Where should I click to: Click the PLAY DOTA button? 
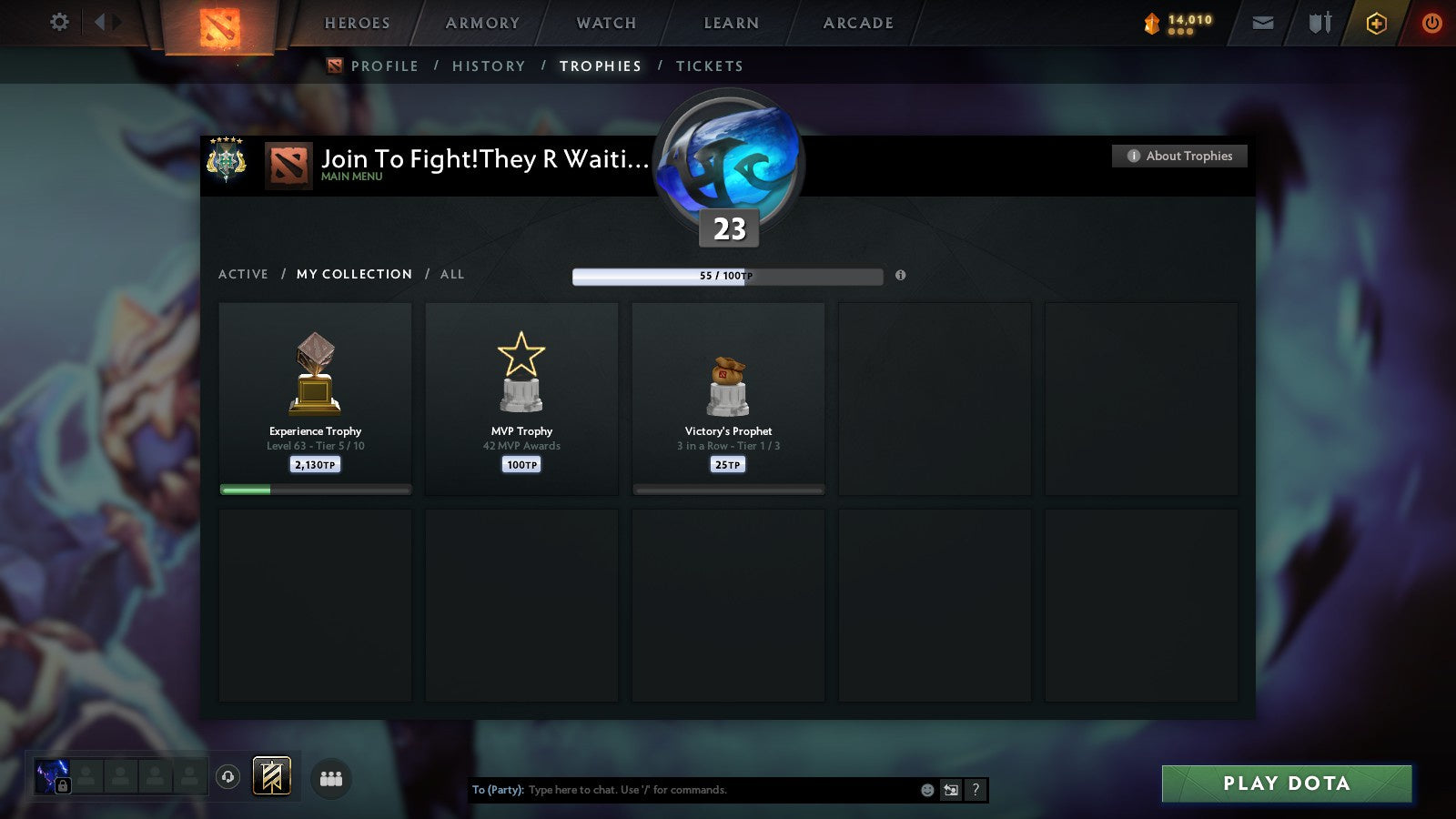coord(1285,784)
